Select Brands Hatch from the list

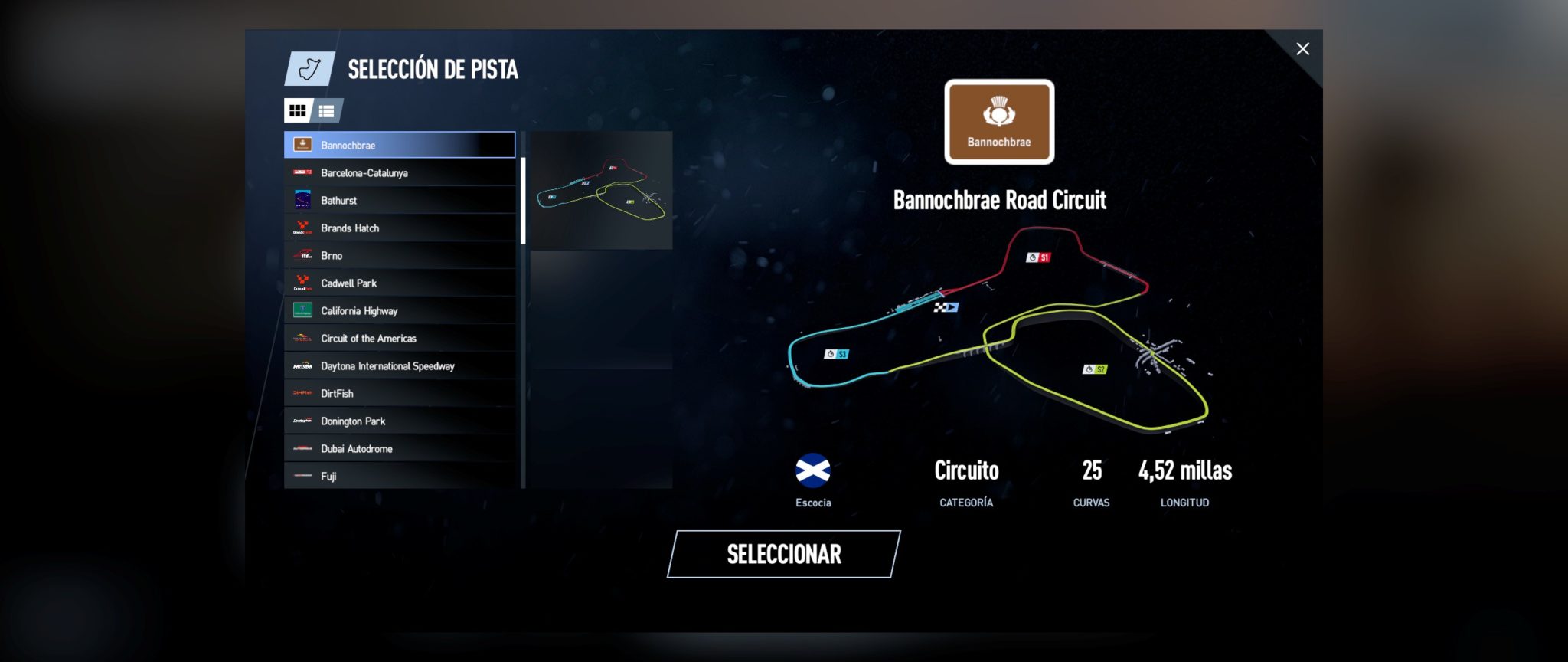click(399, 228)
